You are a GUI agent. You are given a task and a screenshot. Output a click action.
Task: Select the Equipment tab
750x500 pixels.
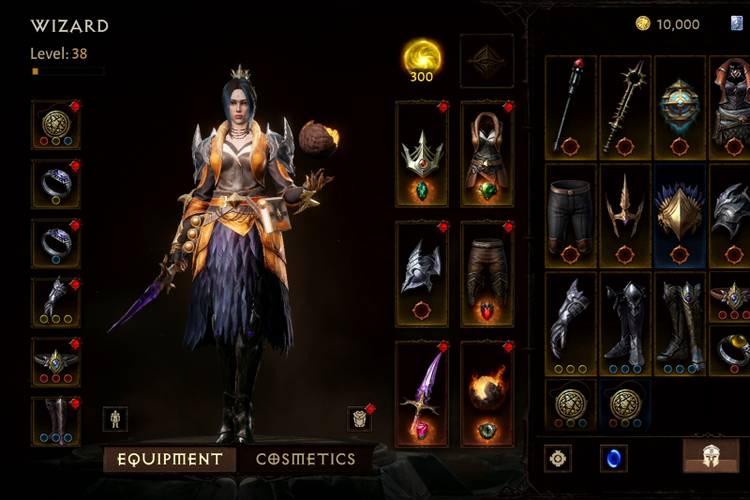pyautogui.click(x=170, y=459)
